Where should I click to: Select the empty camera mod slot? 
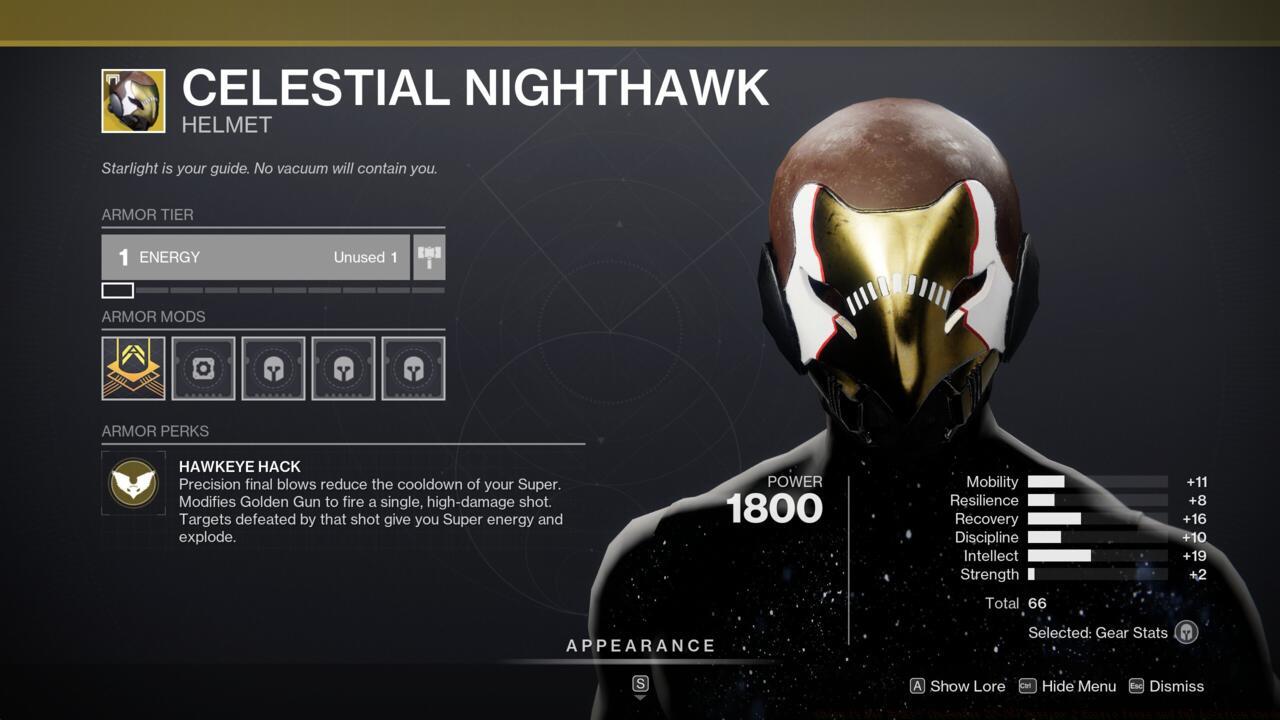[203, 368]
